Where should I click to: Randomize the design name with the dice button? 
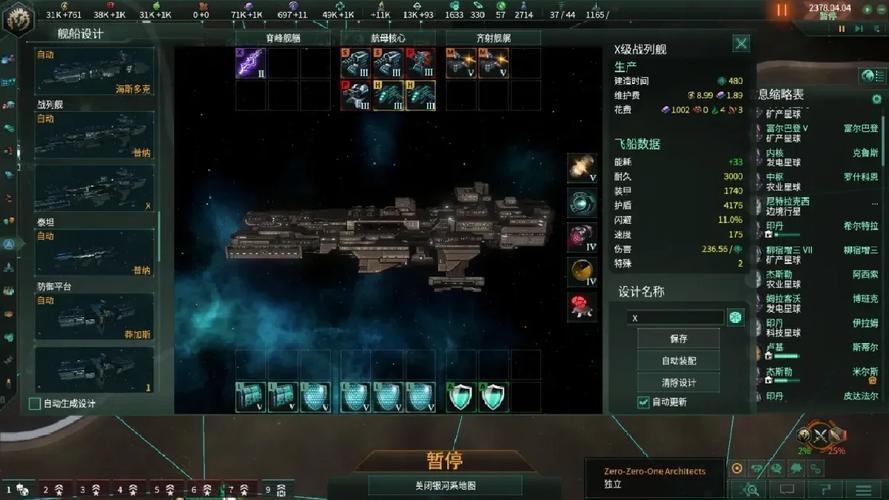736,317
